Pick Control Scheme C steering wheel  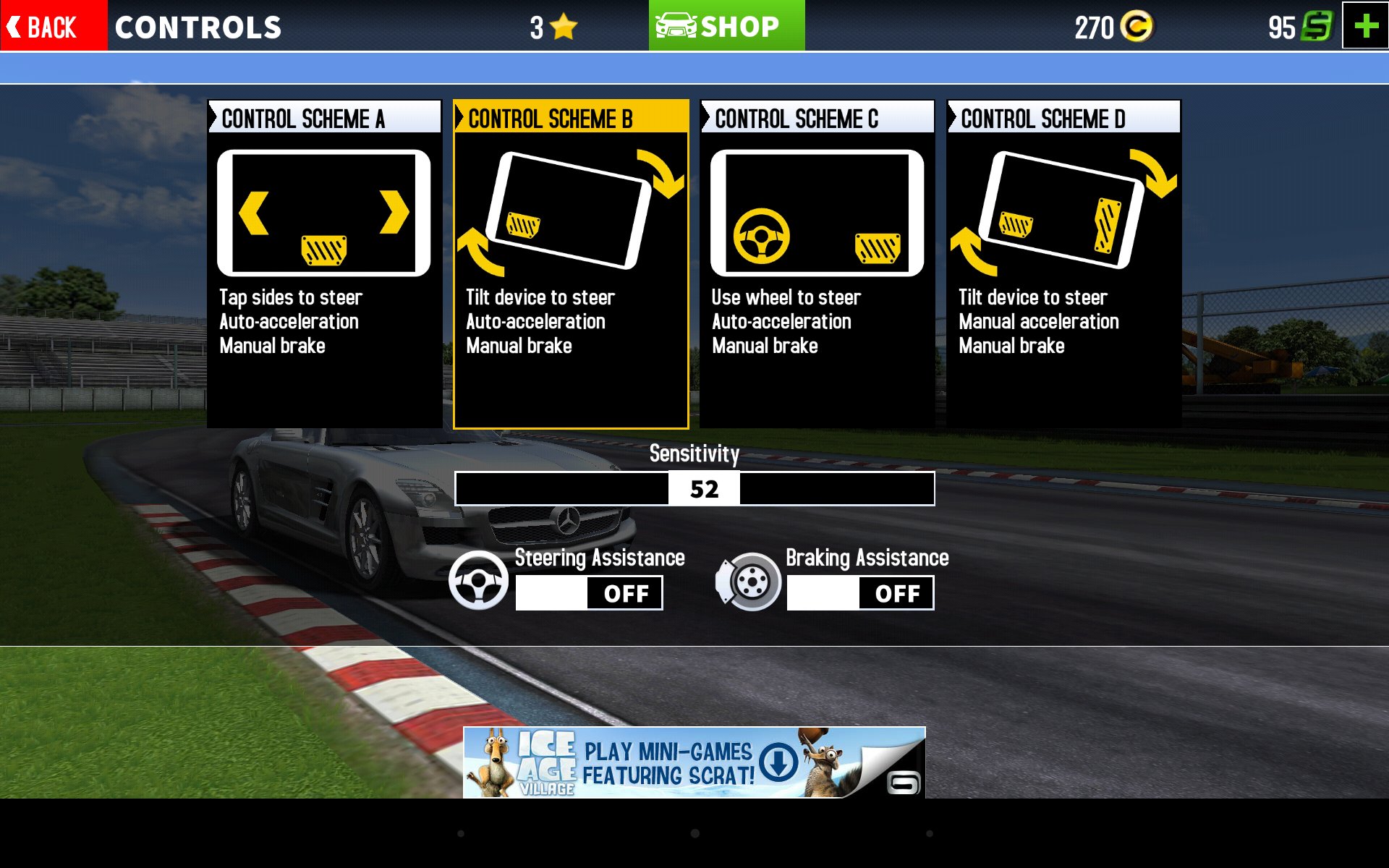(x=817, y=263)
